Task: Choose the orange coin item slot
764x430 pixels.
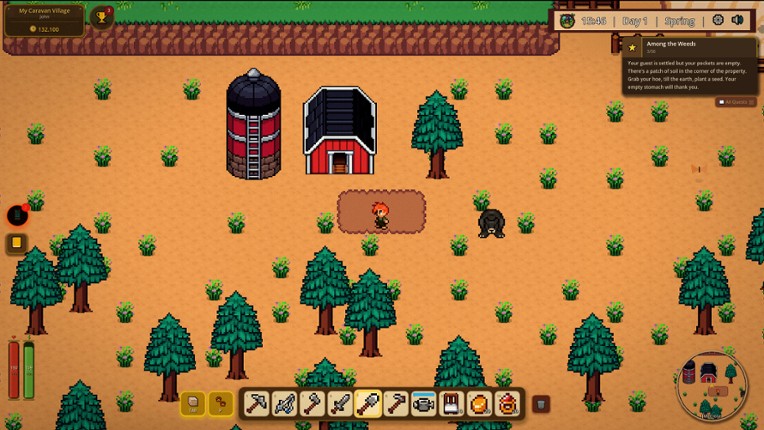Action: pyautogui.click(x=480, y=403)
